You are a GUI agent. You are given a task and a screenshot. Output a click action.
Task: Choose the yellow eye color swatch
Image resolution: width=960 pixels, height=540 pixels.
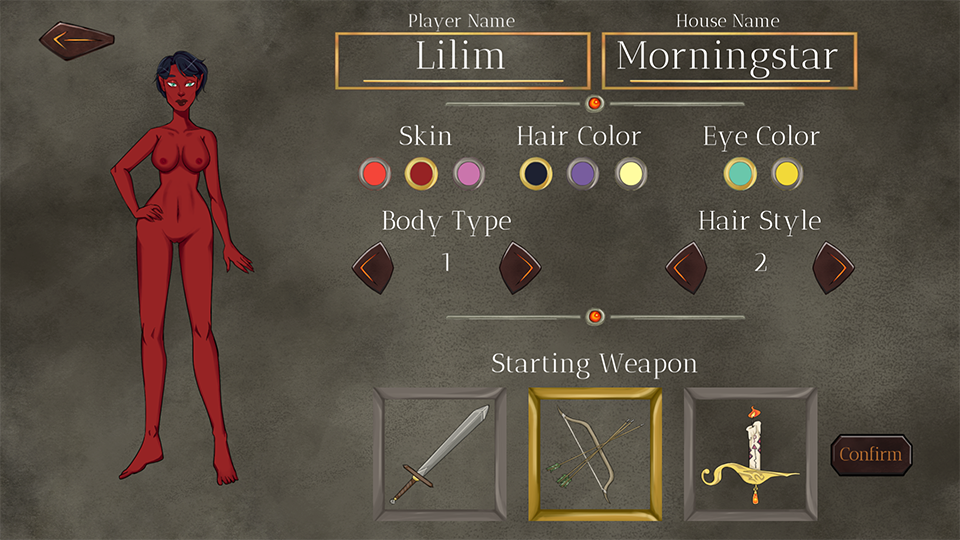point(787,174)
